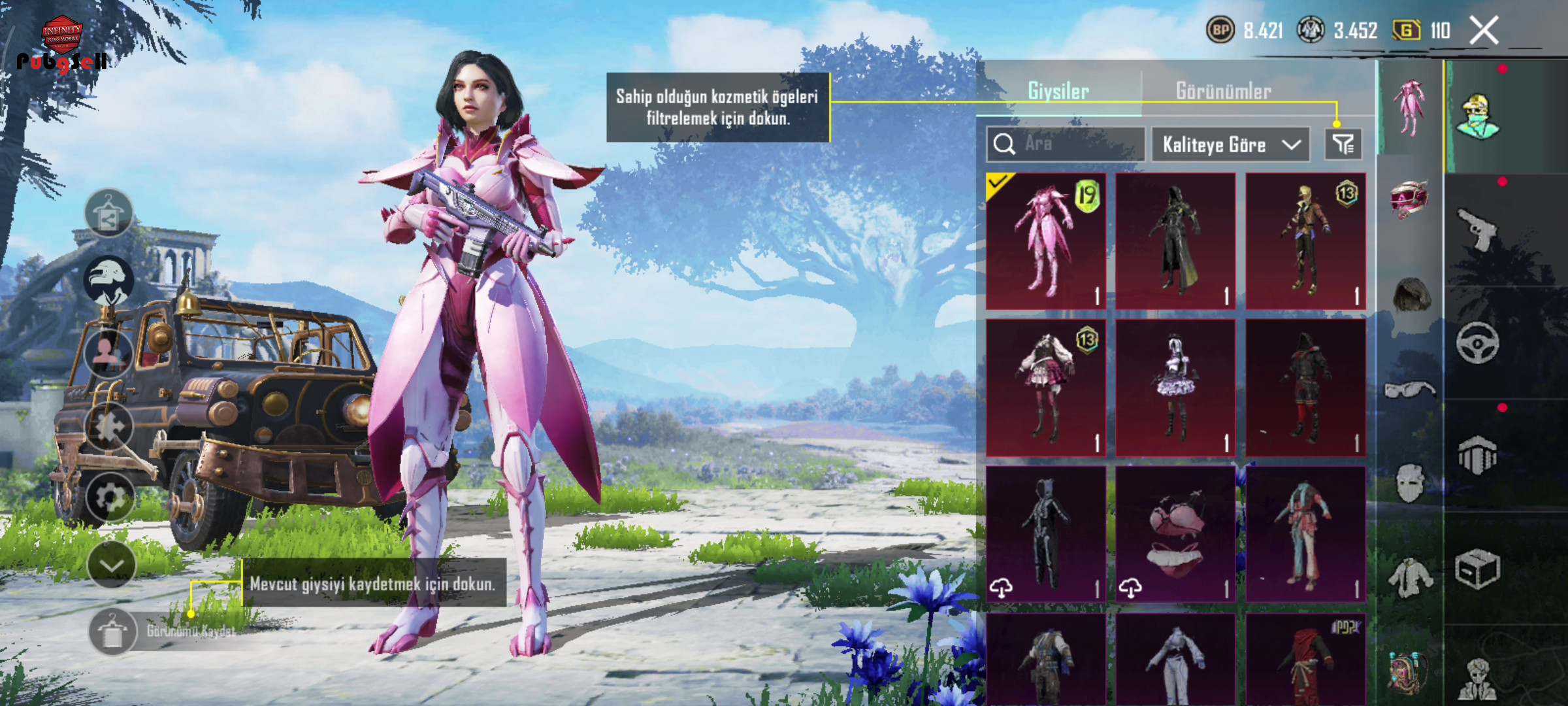Choose the pink bikini set outfit
Viewport: 1568px width, 706px height.
click(1175, 533)
